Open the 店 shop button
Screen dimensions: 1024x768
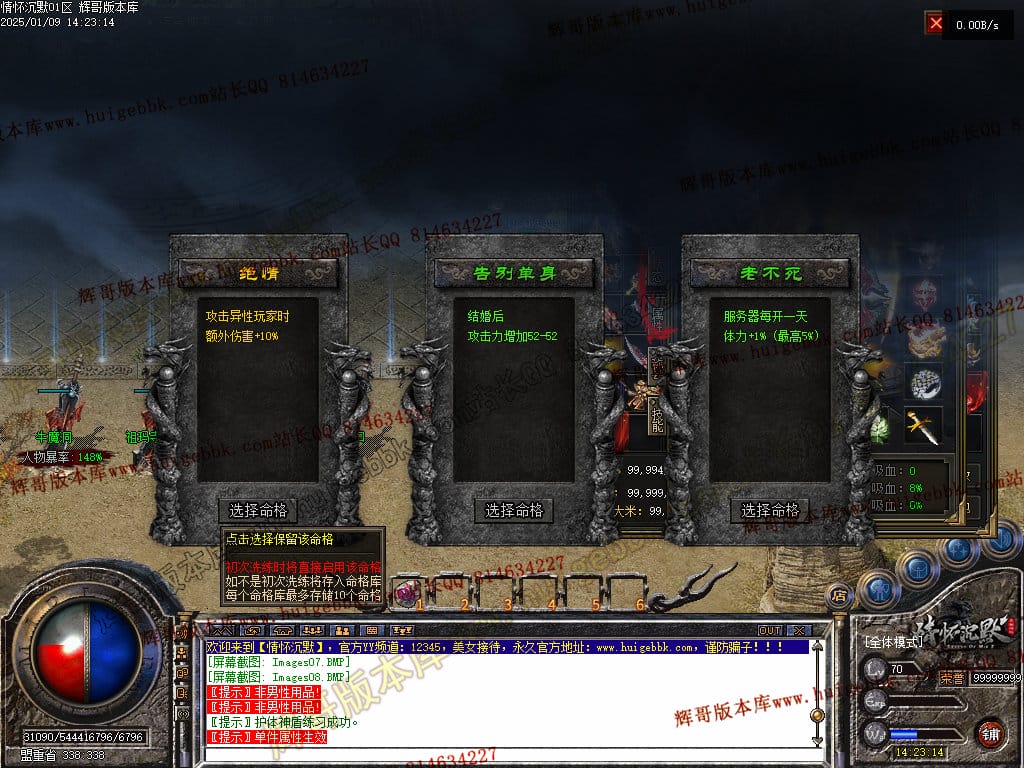tap(840, 597)
